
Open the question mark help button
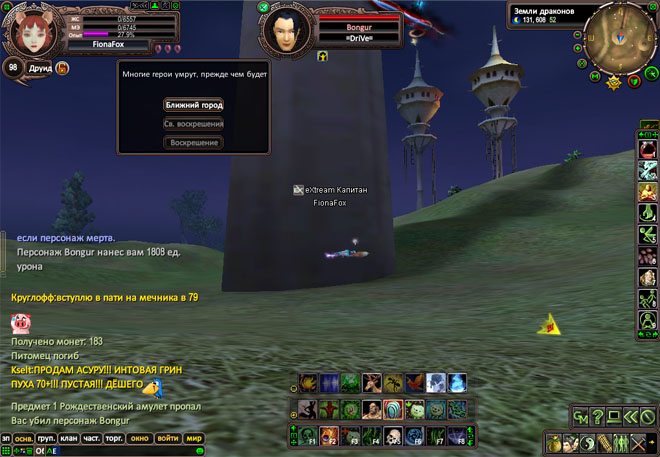599,417
